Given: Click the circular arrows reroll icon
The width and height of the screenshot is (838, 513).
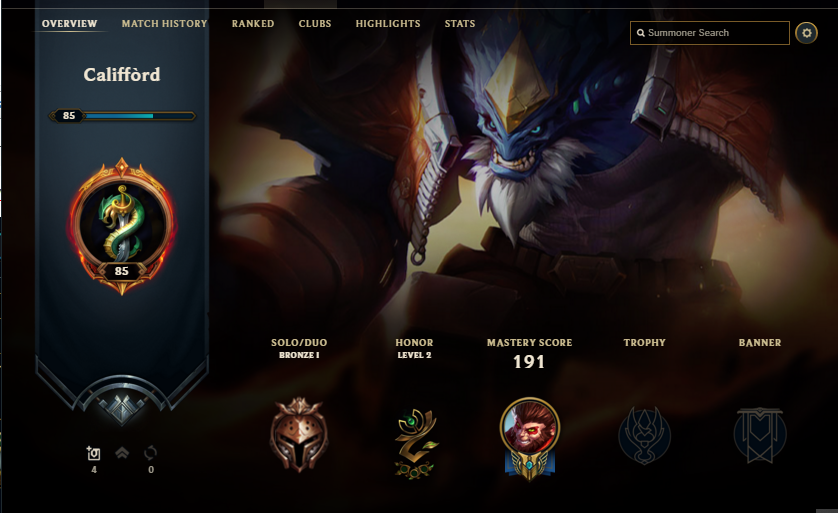Looking at the screenshot, I should [x=151, y=453].
